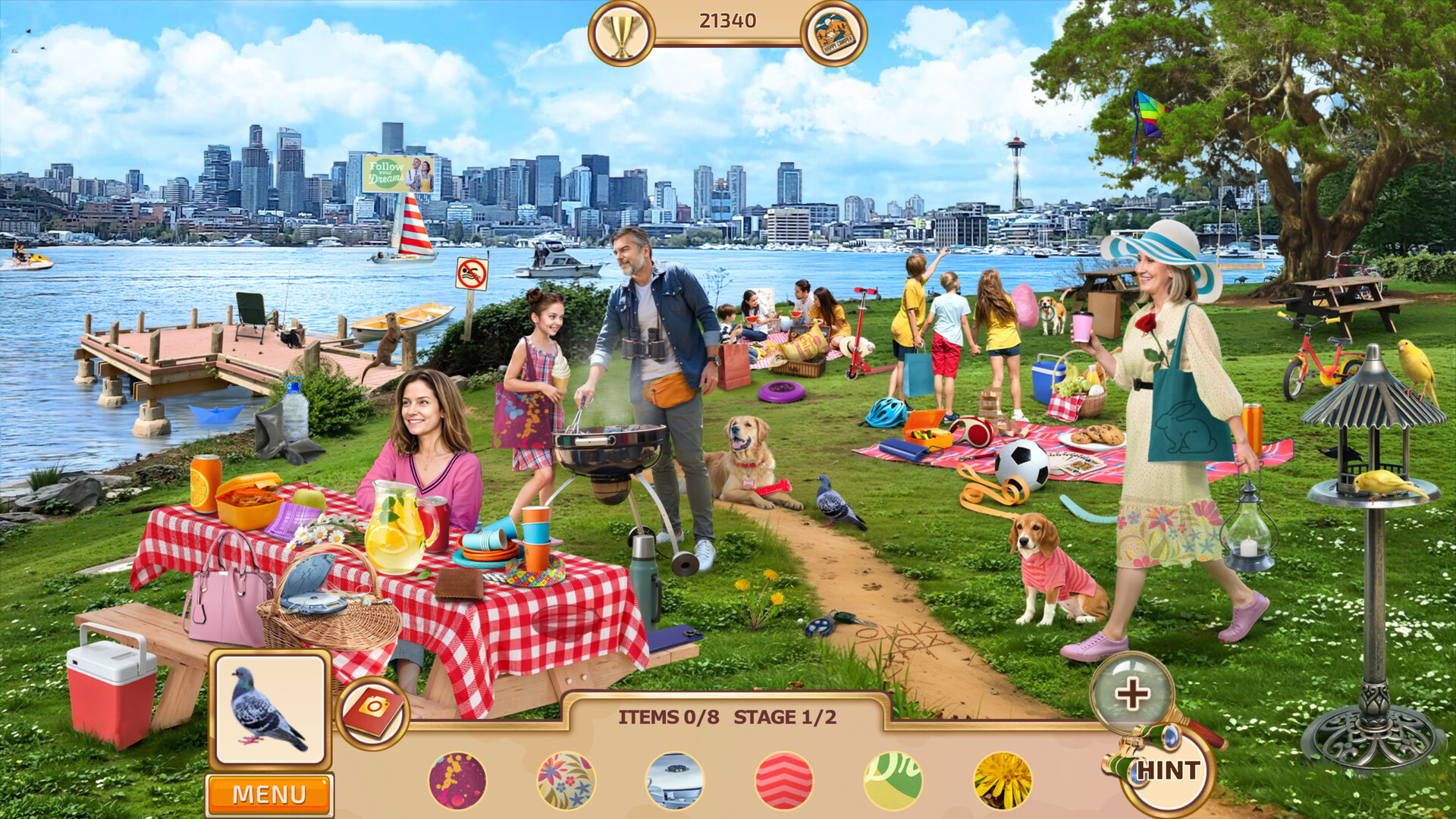Choose the green and yellow lettering clue
The height and width of the screenshot is (819, 1456).
[x=893, y=780]
